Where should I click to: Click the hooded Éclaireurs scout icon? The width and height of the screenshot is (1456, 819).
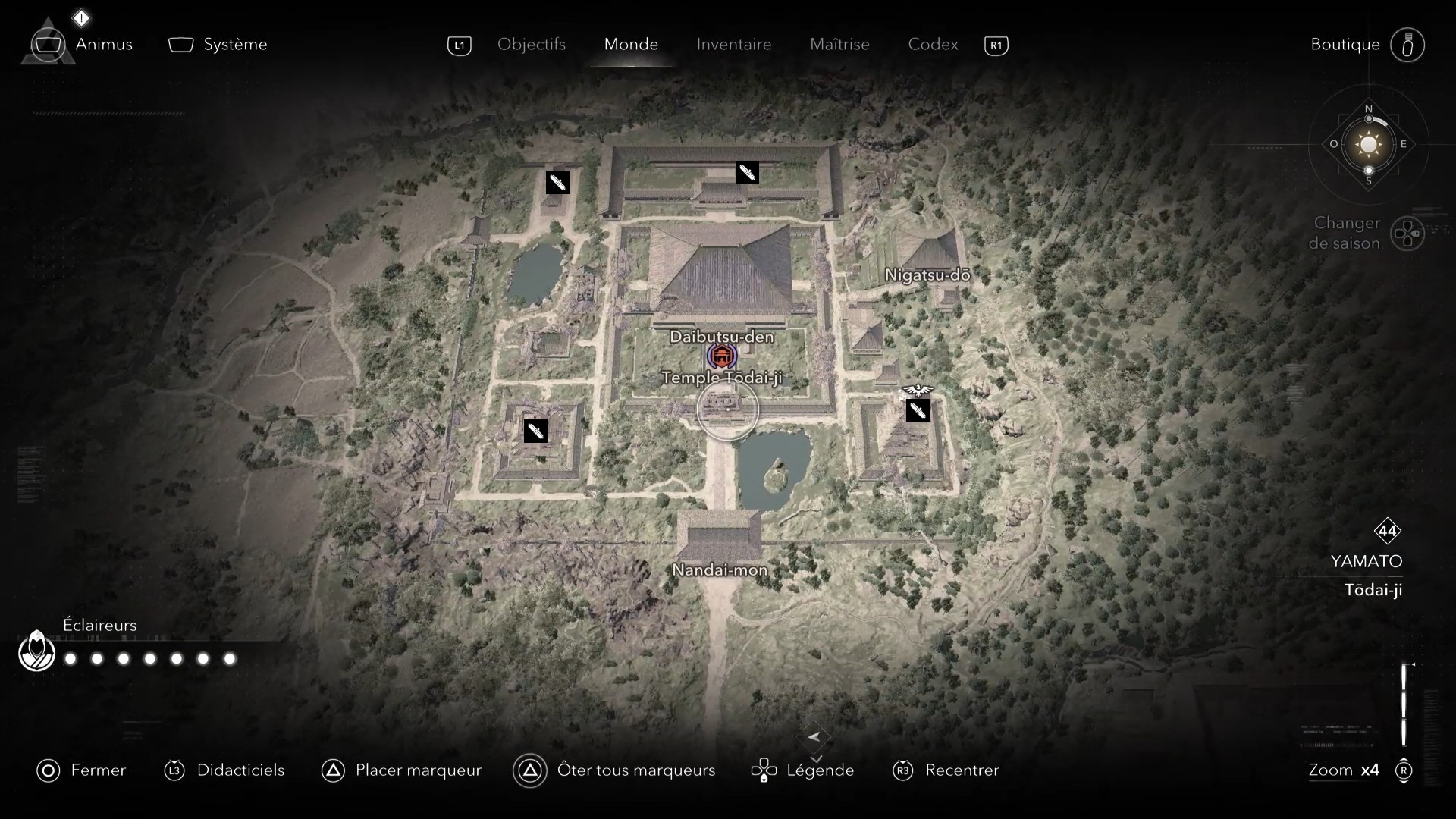tap(36, 651)
